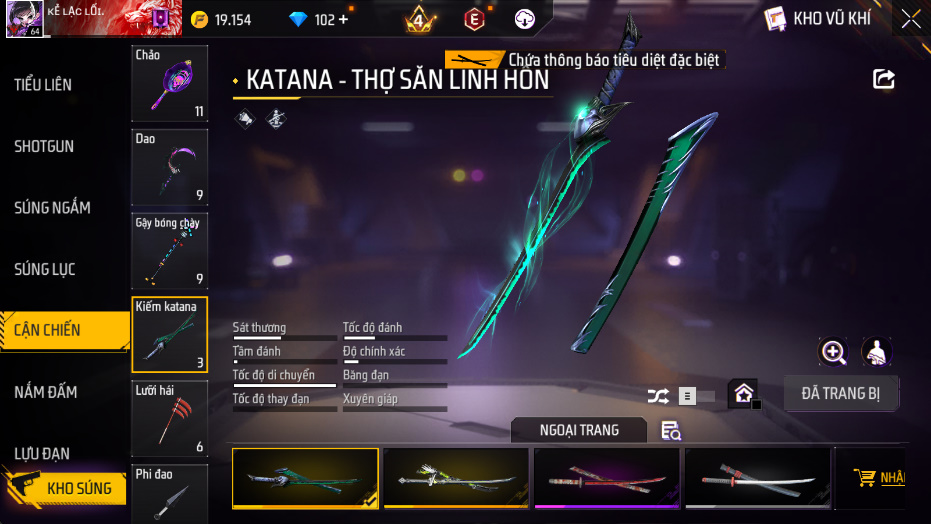This screenshot has height=524, width=931.
Task: Open the NGOẠI TRANG skins tab
Action: (579, 430)
